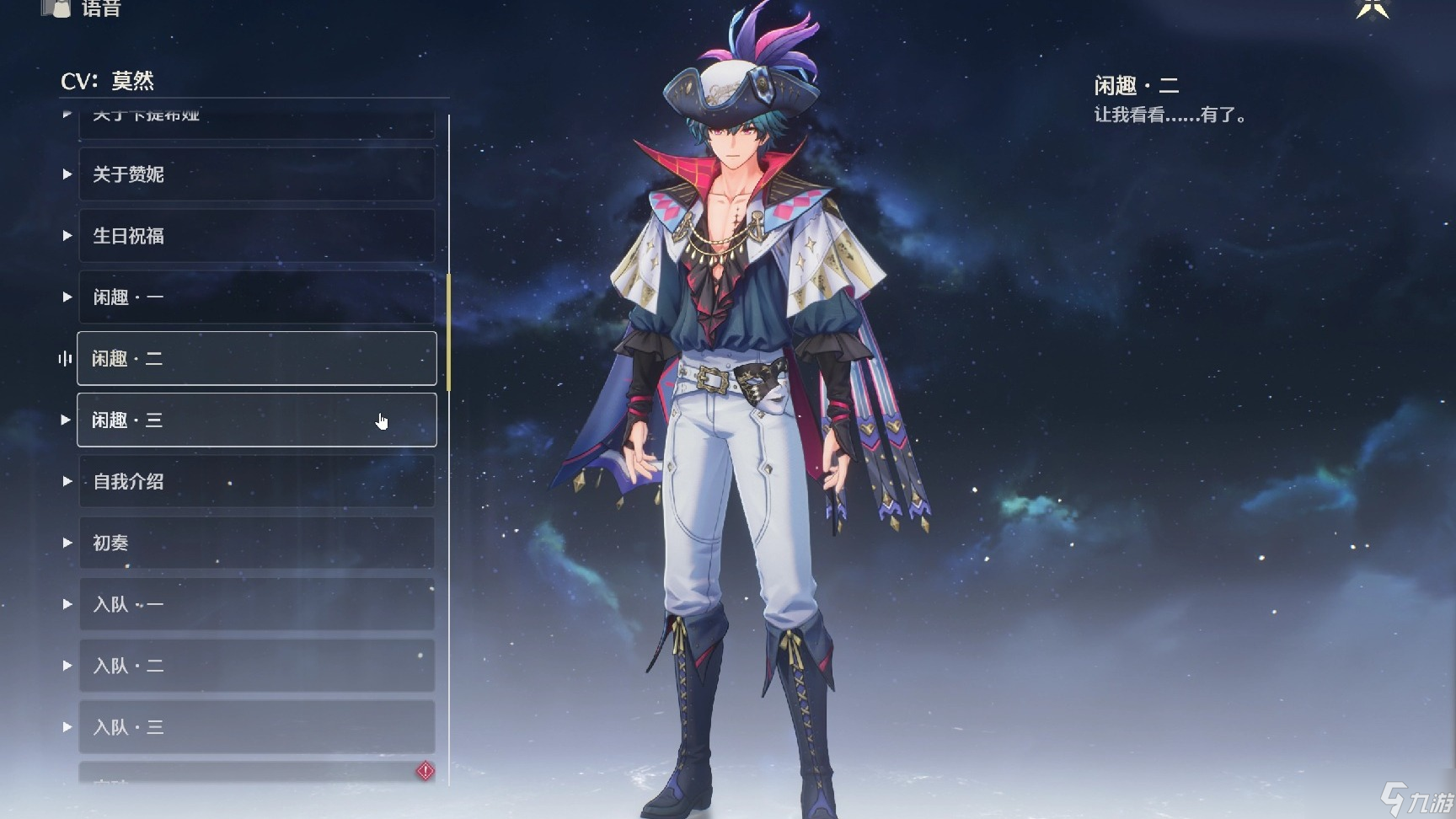Viewport: 1456px width, 819px height.
Task: Play the 关于赞妮 voice line
Action: (256, 174)
